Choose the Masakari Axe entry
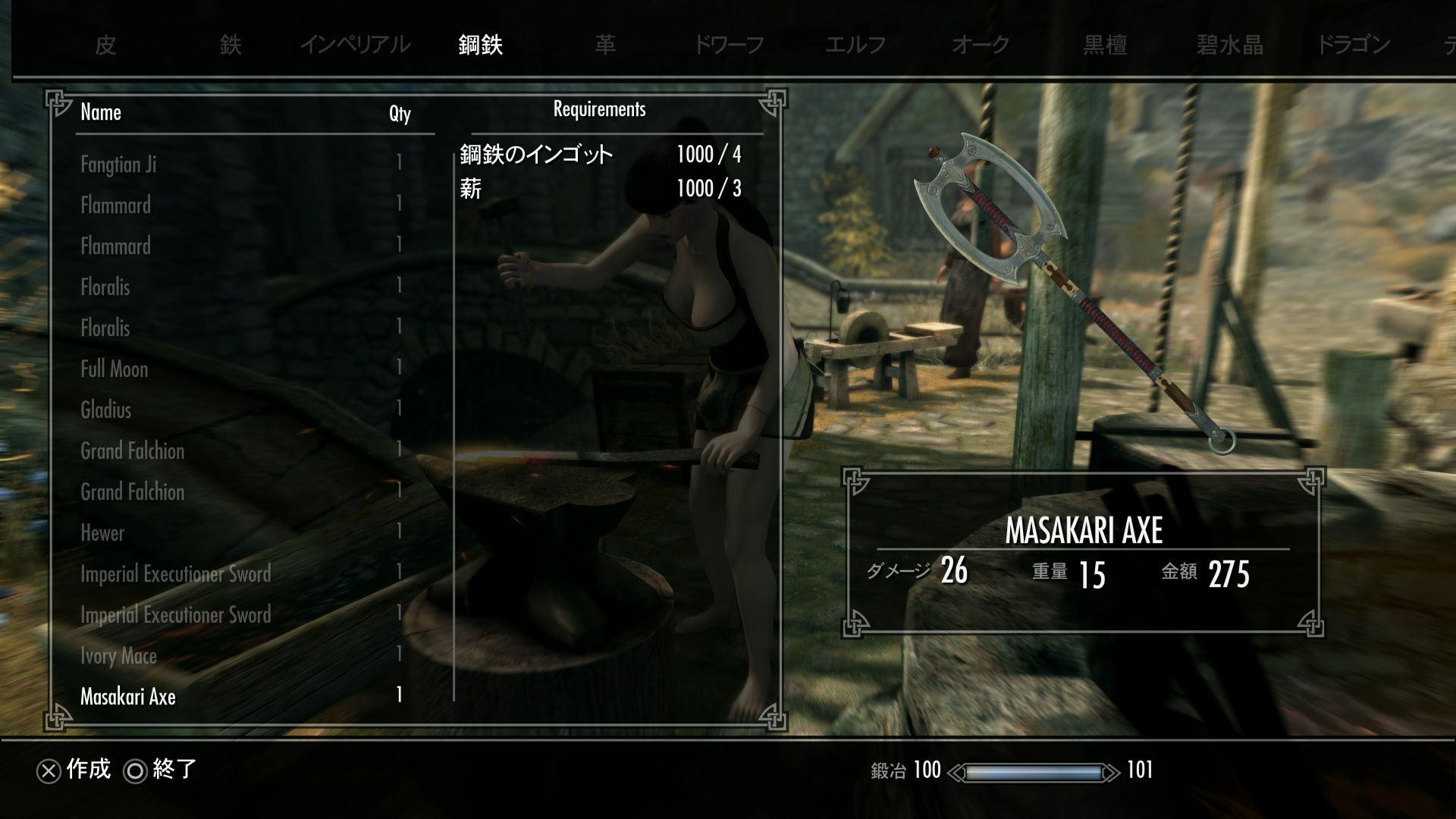The width and height of the screenshot is (1456, 819). click(128, 697)
